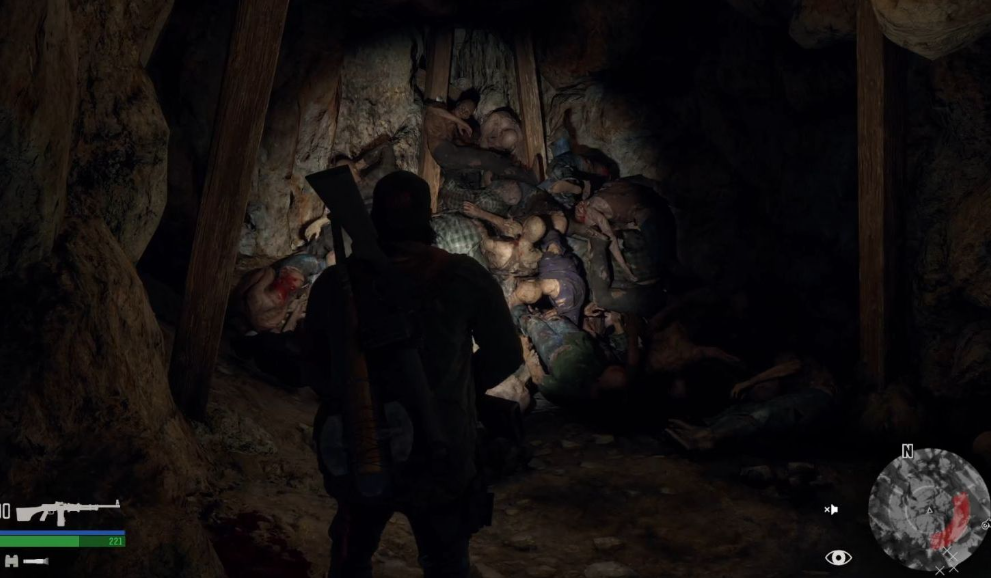Click the muted speaker noise icon

(830, 510)
